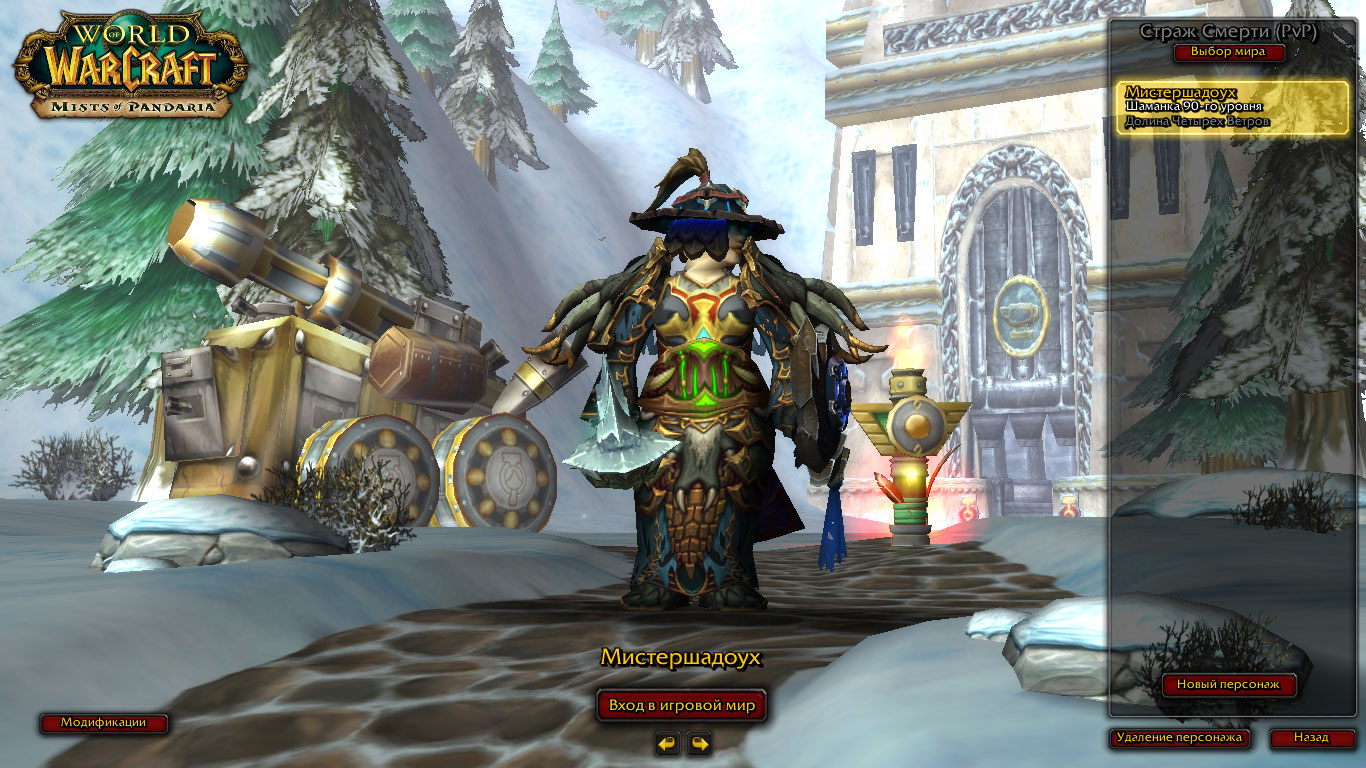The image size is (1366, 768).
Task: Rotate character with the right arrow button
Action: click(700, 744)
